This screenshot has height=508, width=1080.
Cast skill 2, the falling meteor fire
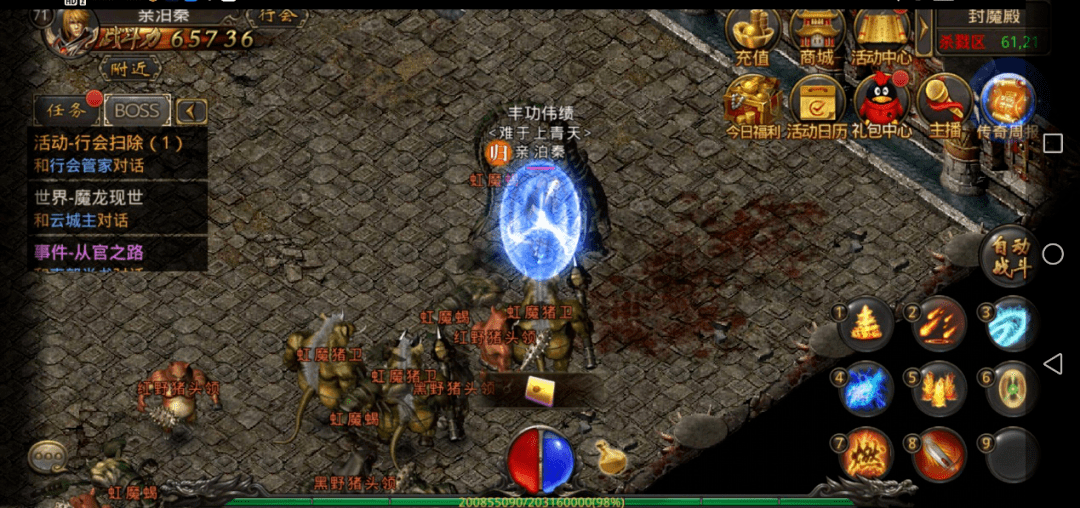[938, 324]
